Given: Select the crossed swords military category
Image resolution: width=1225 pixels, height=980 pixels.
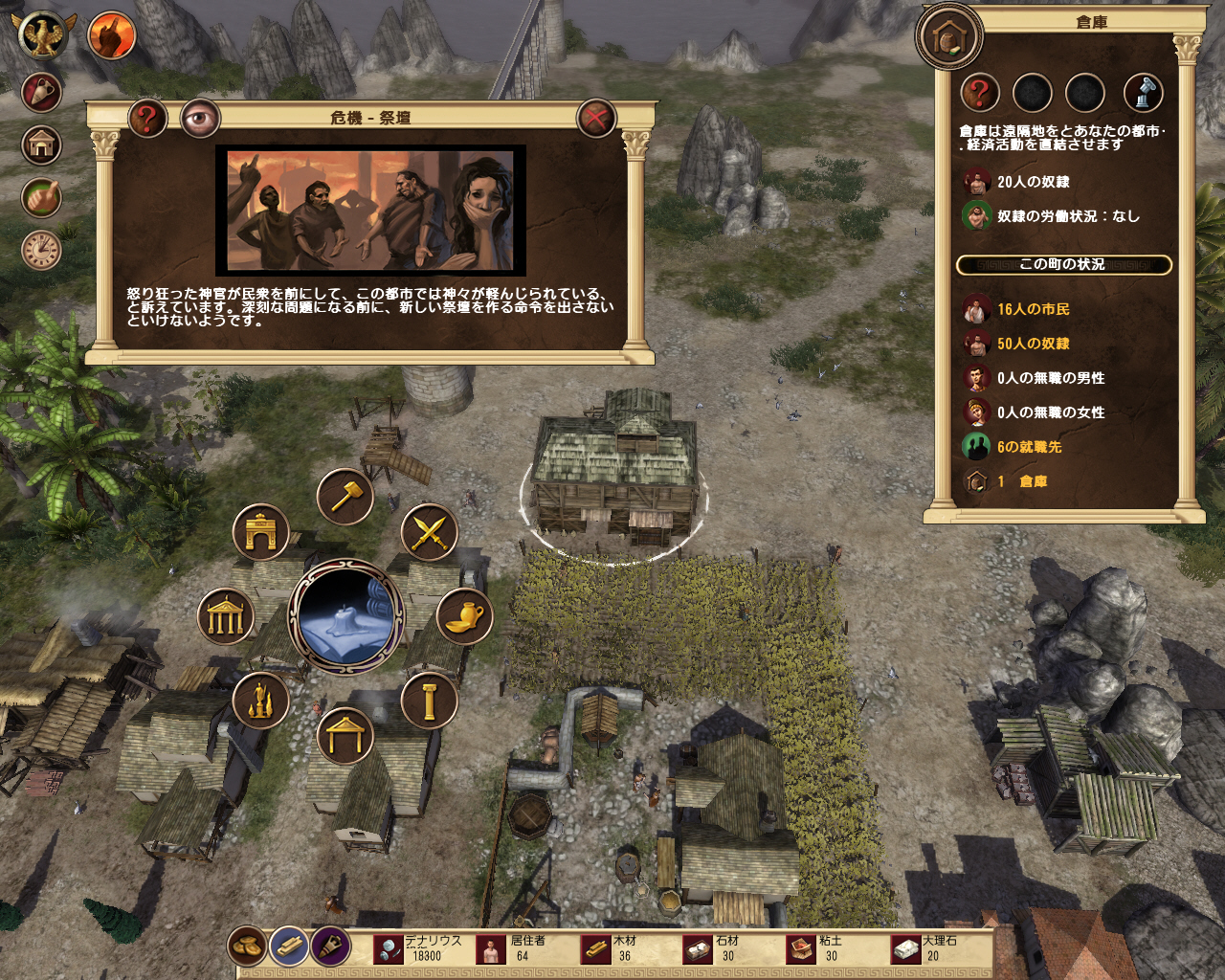Looking at the screenshot, I should (429, 532).
